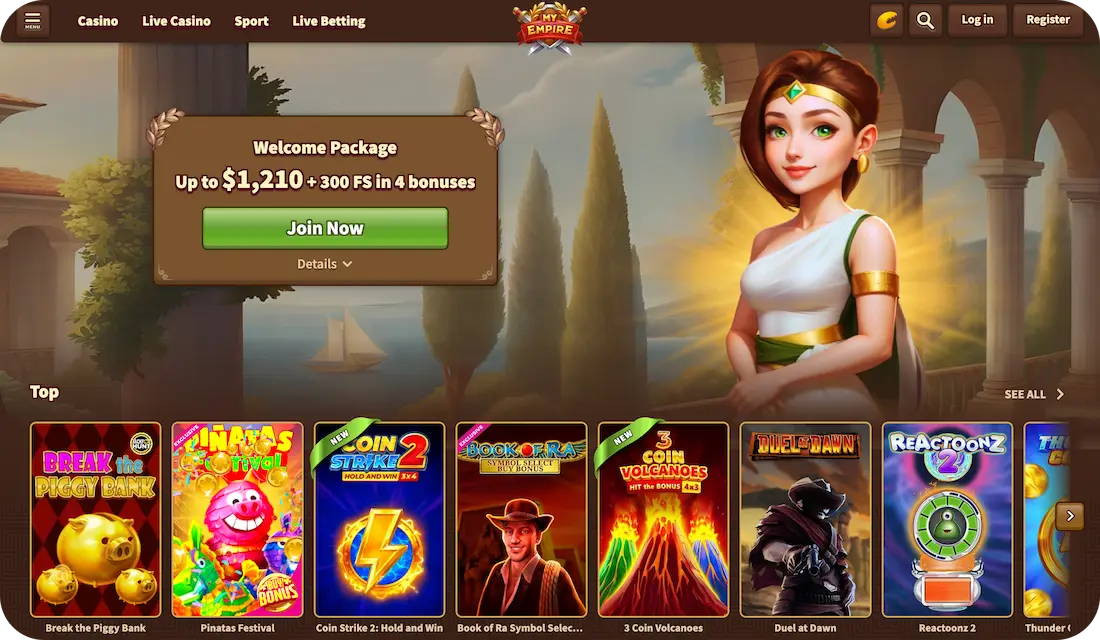Viewport: 1100px width, 640px height.
Task: Play the 3 Coin Volcanoes slot
Action: [x=663, y=519]
